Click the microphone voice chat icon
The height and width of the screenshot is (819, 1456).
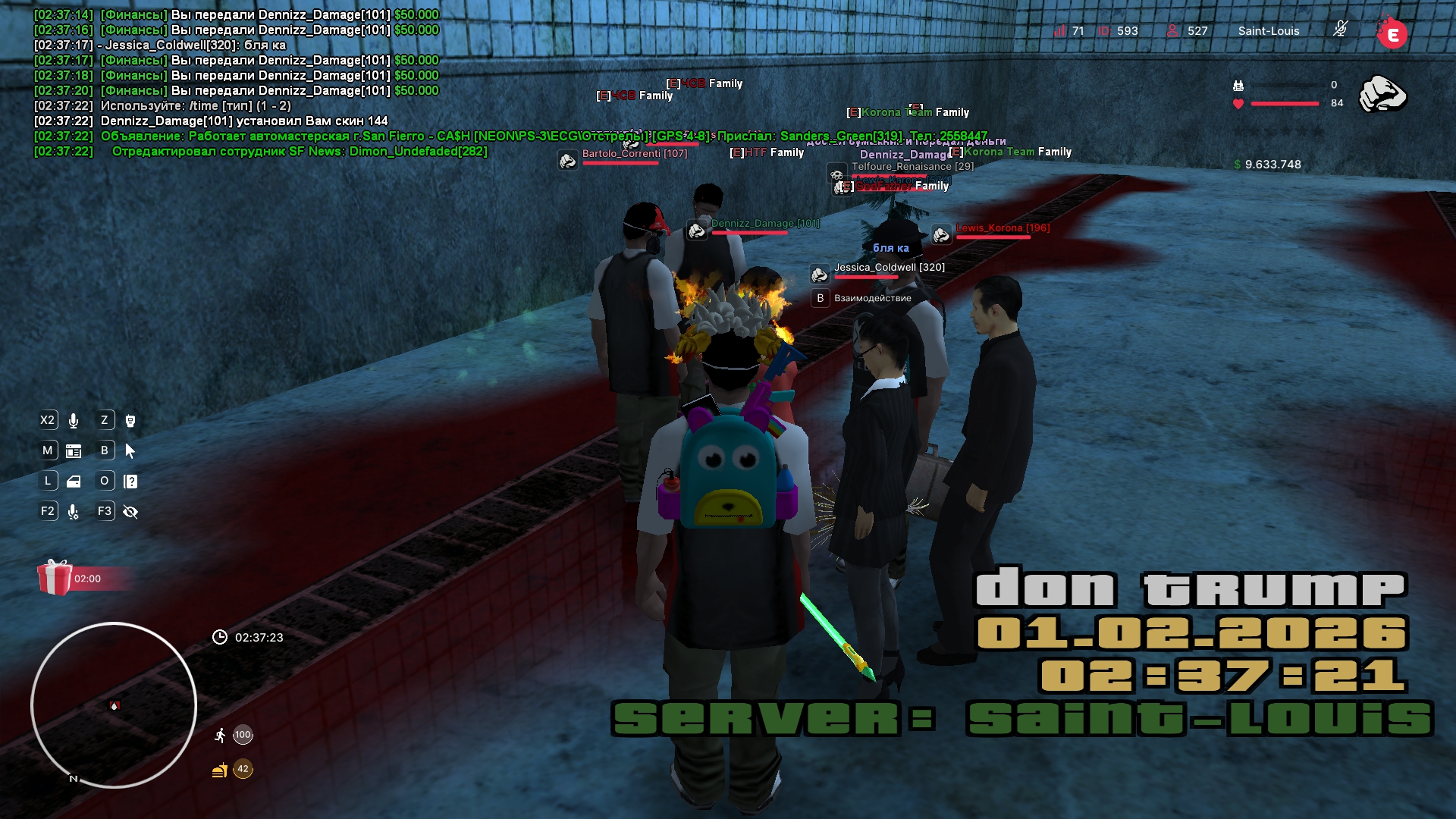click(74, 421)
